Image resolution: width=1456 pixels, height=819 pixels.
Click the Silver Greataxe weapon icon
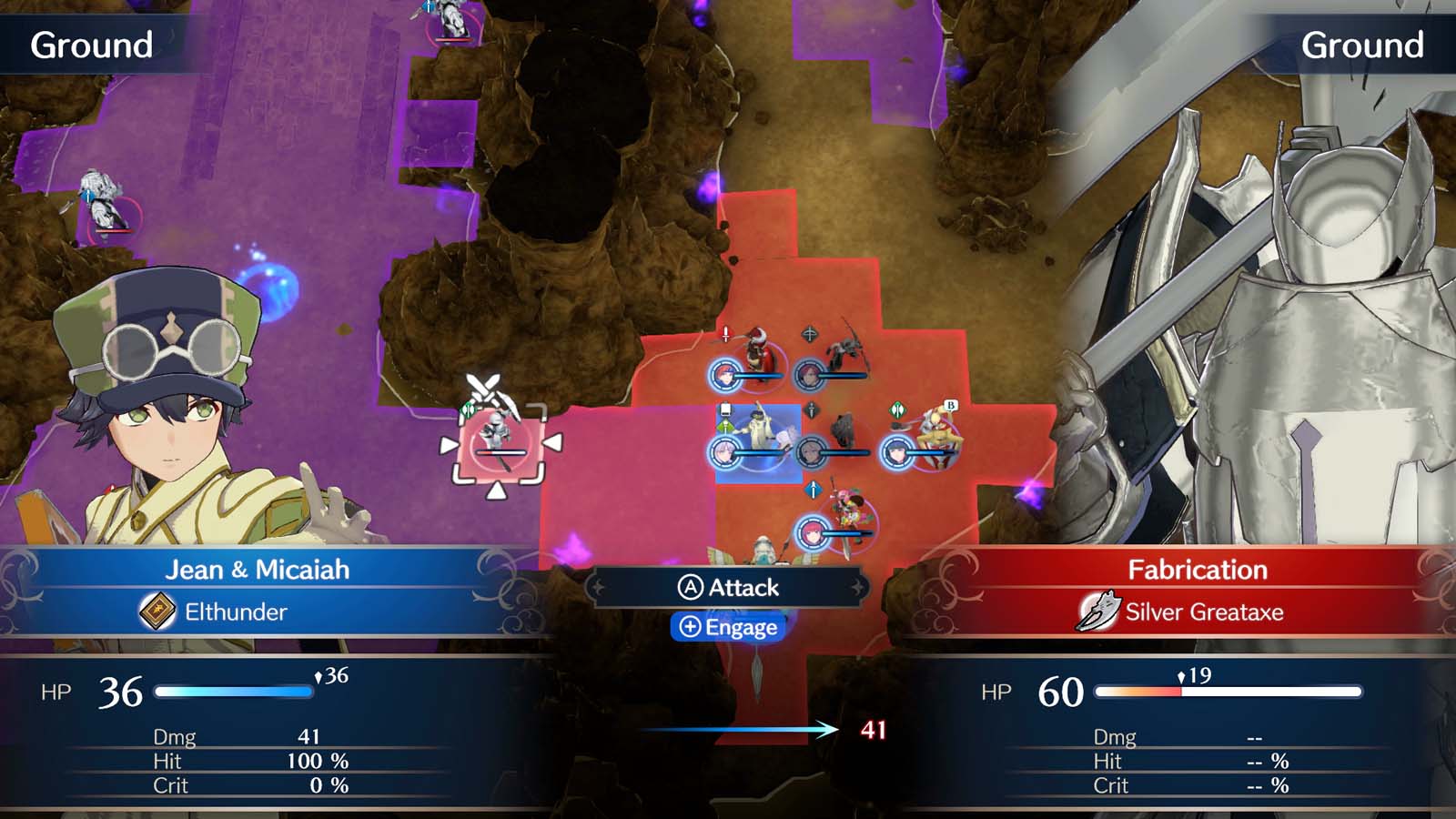pos(1097,612)
